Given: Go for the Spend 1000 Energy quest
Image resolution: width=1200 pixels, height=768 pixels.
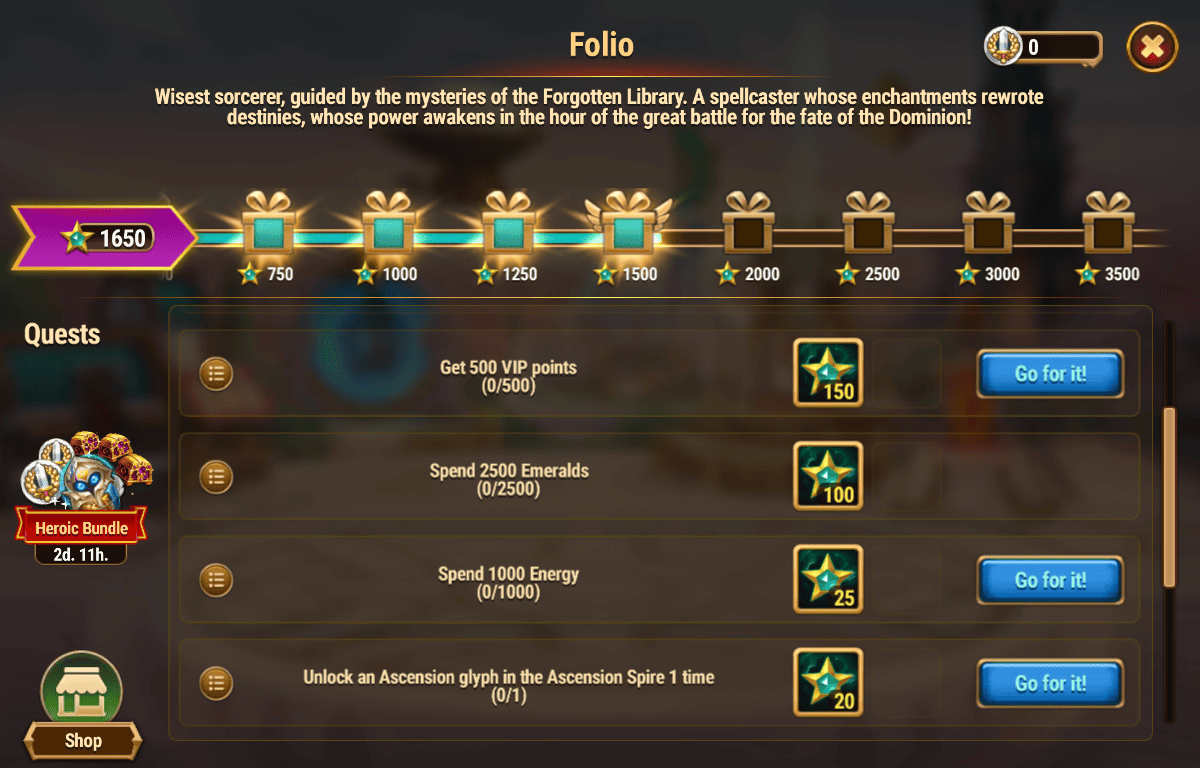Looking at the screenshot, I should (1050, 580).
